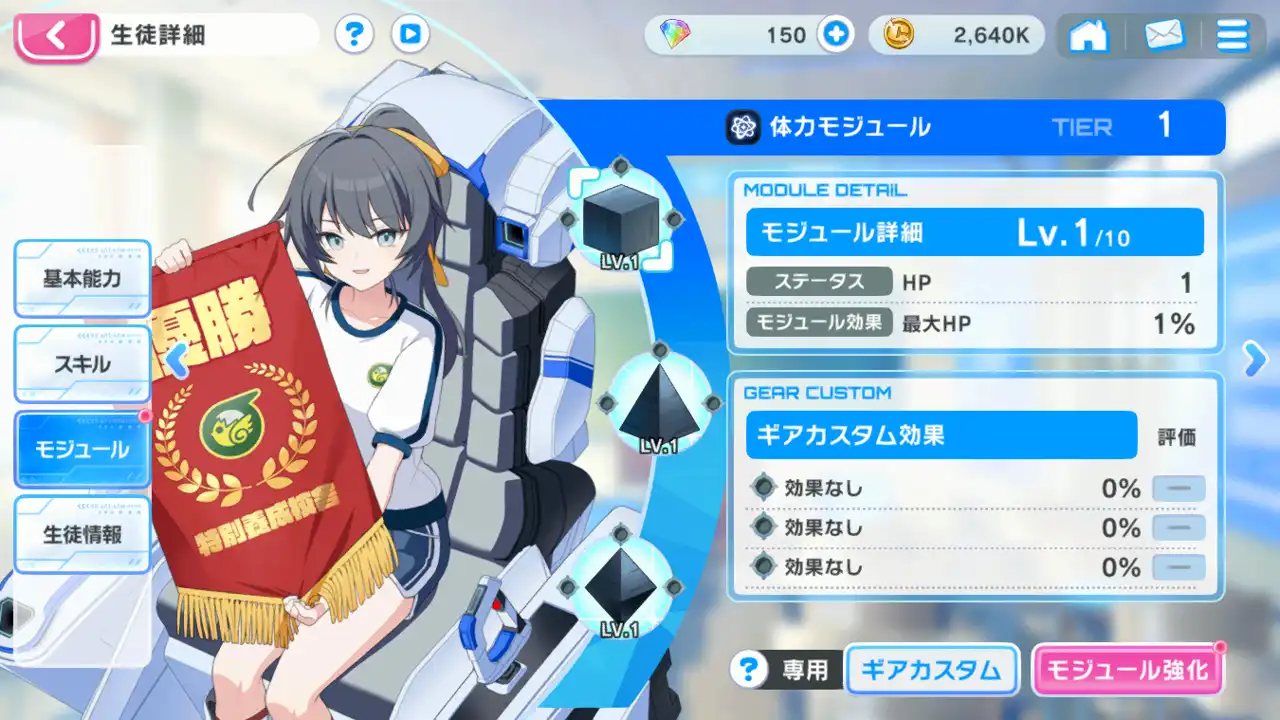Play the tutorial video button
This screenshot has height=720, width=1280.
pyautogui.click(x=410, y=36)
